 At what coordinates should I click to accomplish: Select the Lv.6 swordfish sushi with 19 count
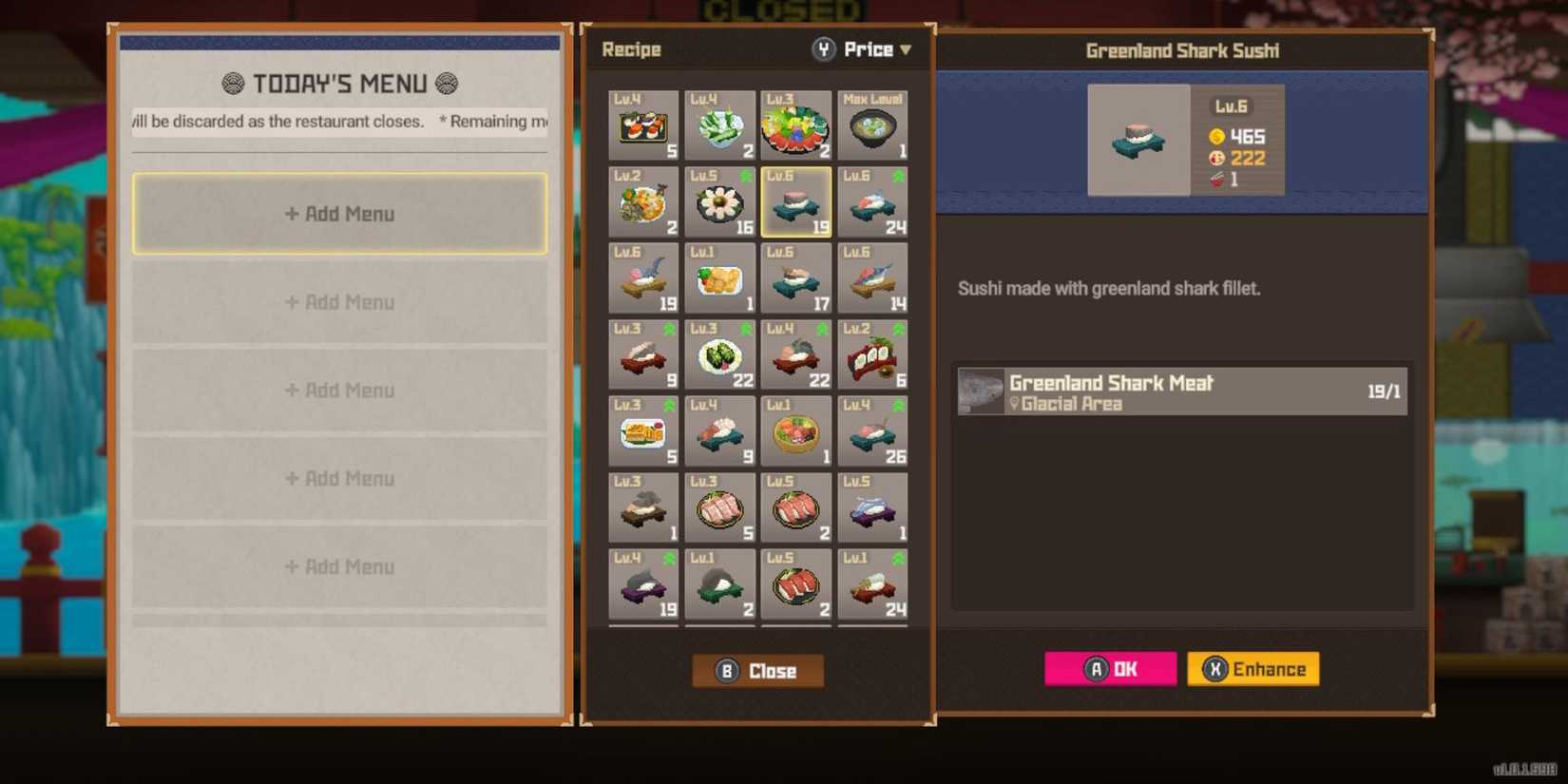(643, 277)
